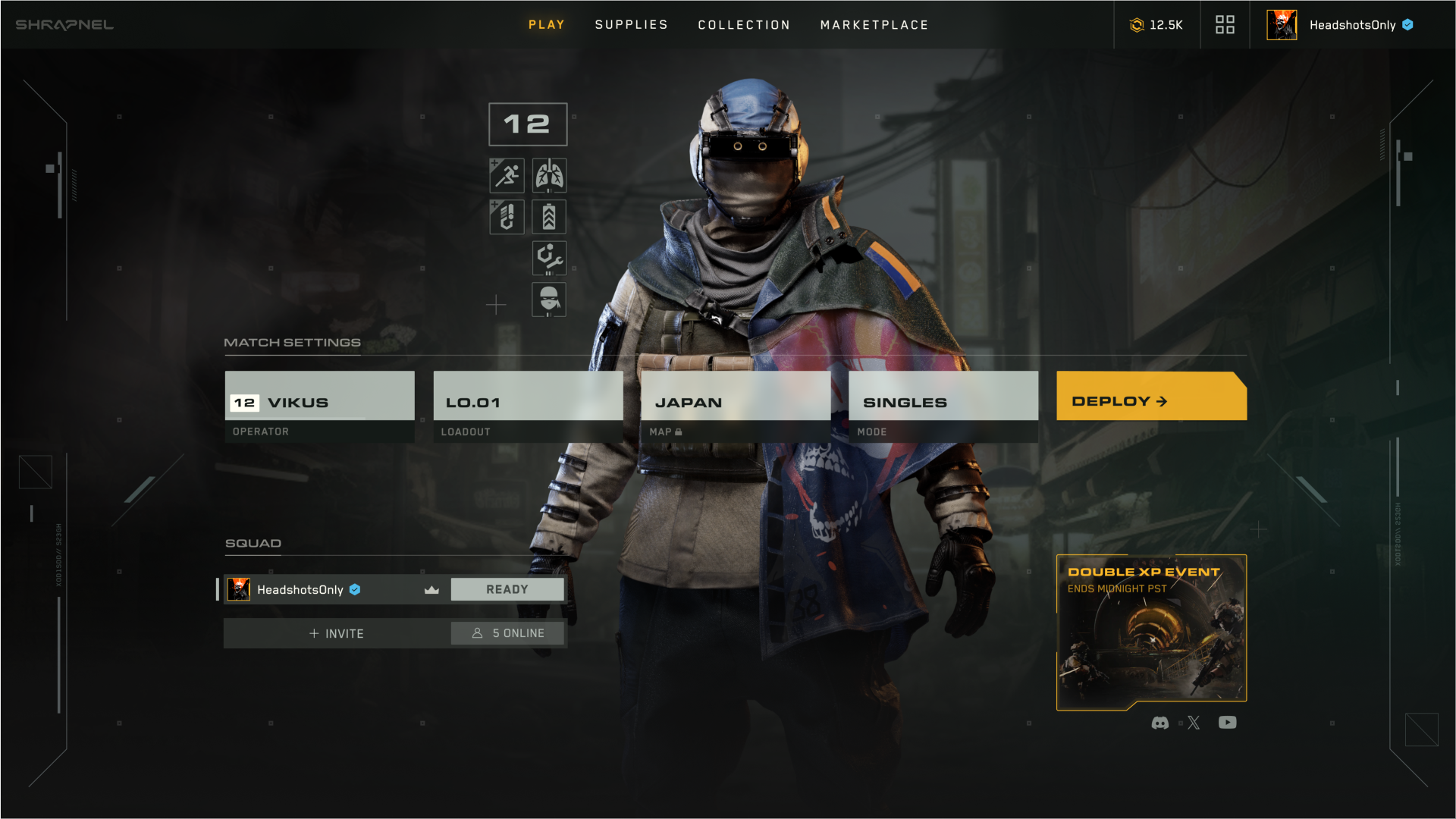Go to the Collection tab
This screenshot has width=1456, height=819.
744,25
